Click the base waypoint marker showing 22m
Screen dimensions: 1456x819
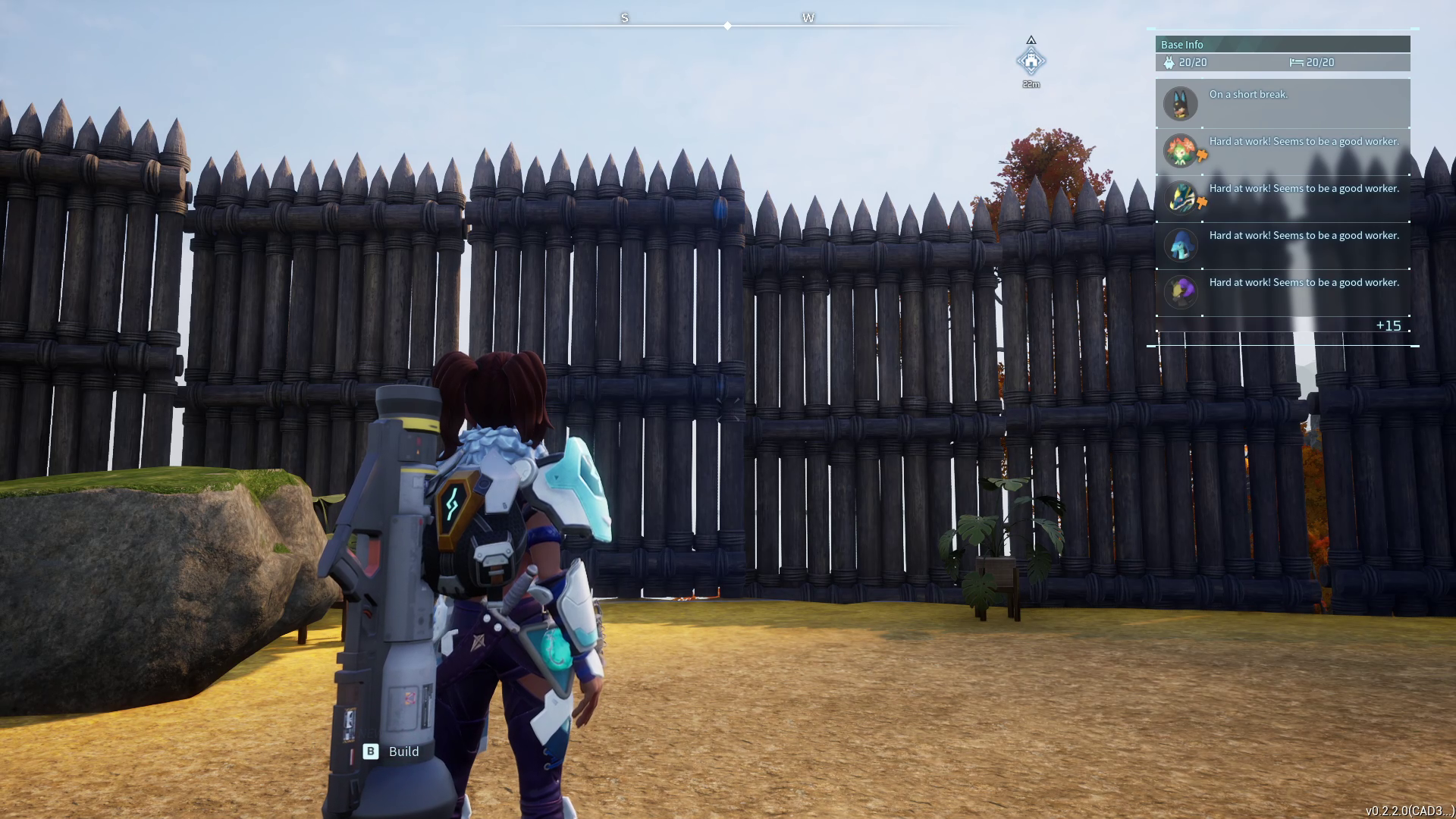pos(1030,59)
